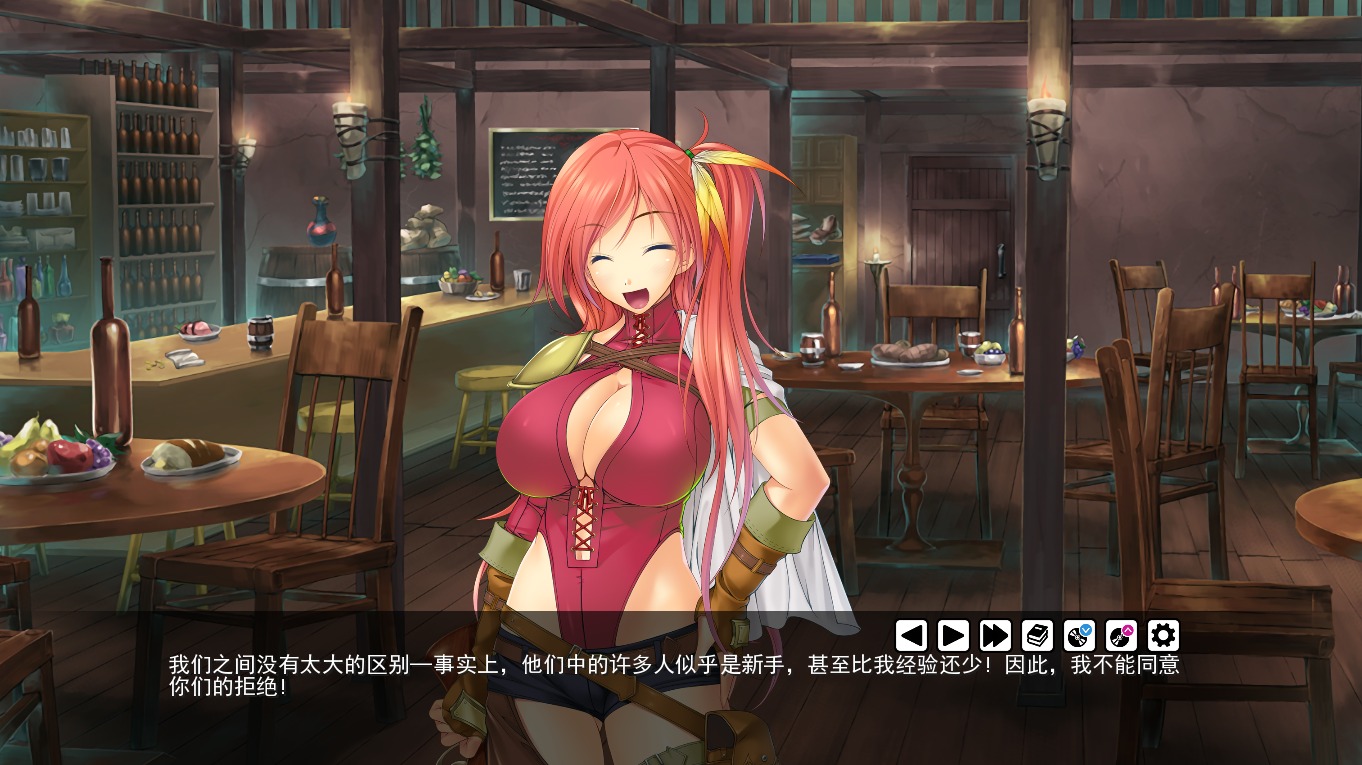Open settings with the gear icon

point(1163,635)
